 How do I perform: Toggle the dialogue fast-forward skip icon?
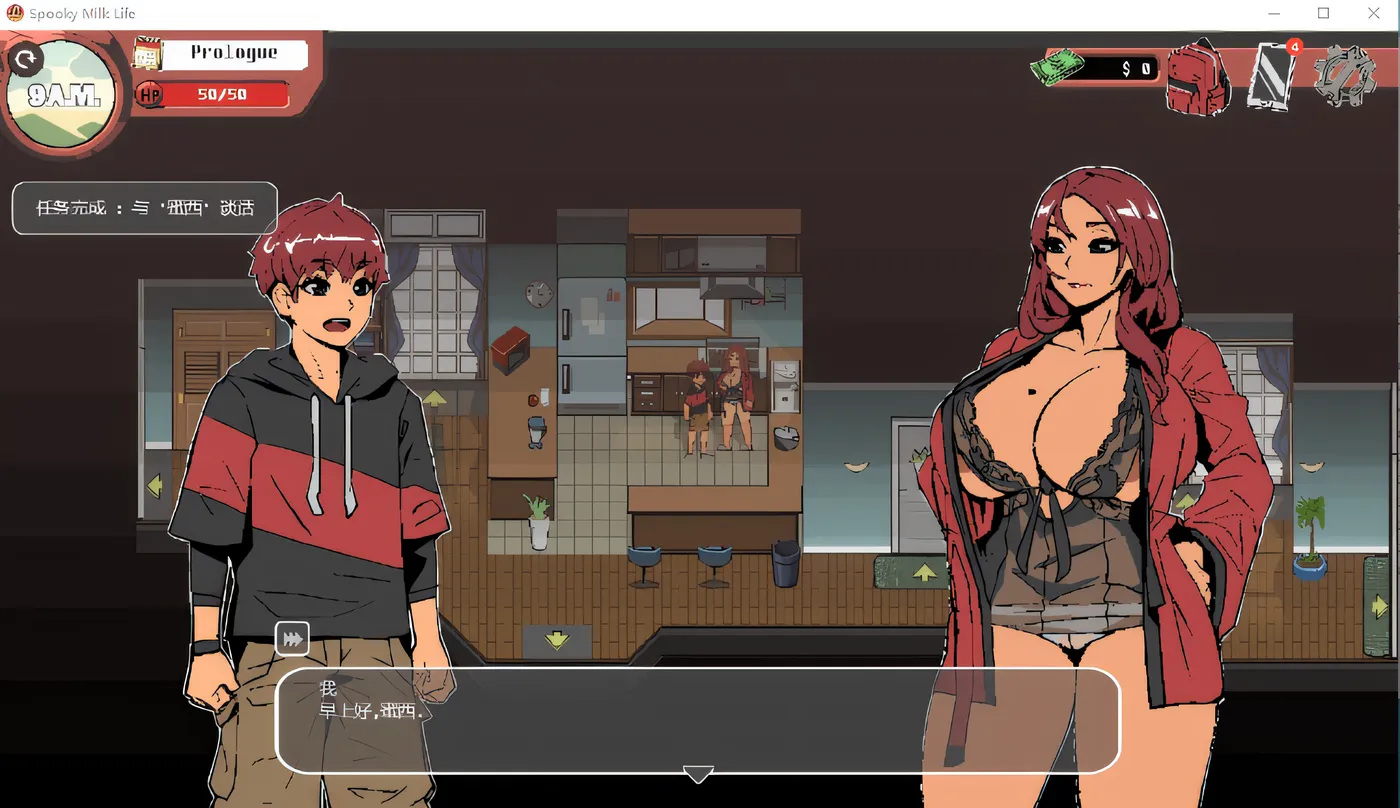point(292,637)
